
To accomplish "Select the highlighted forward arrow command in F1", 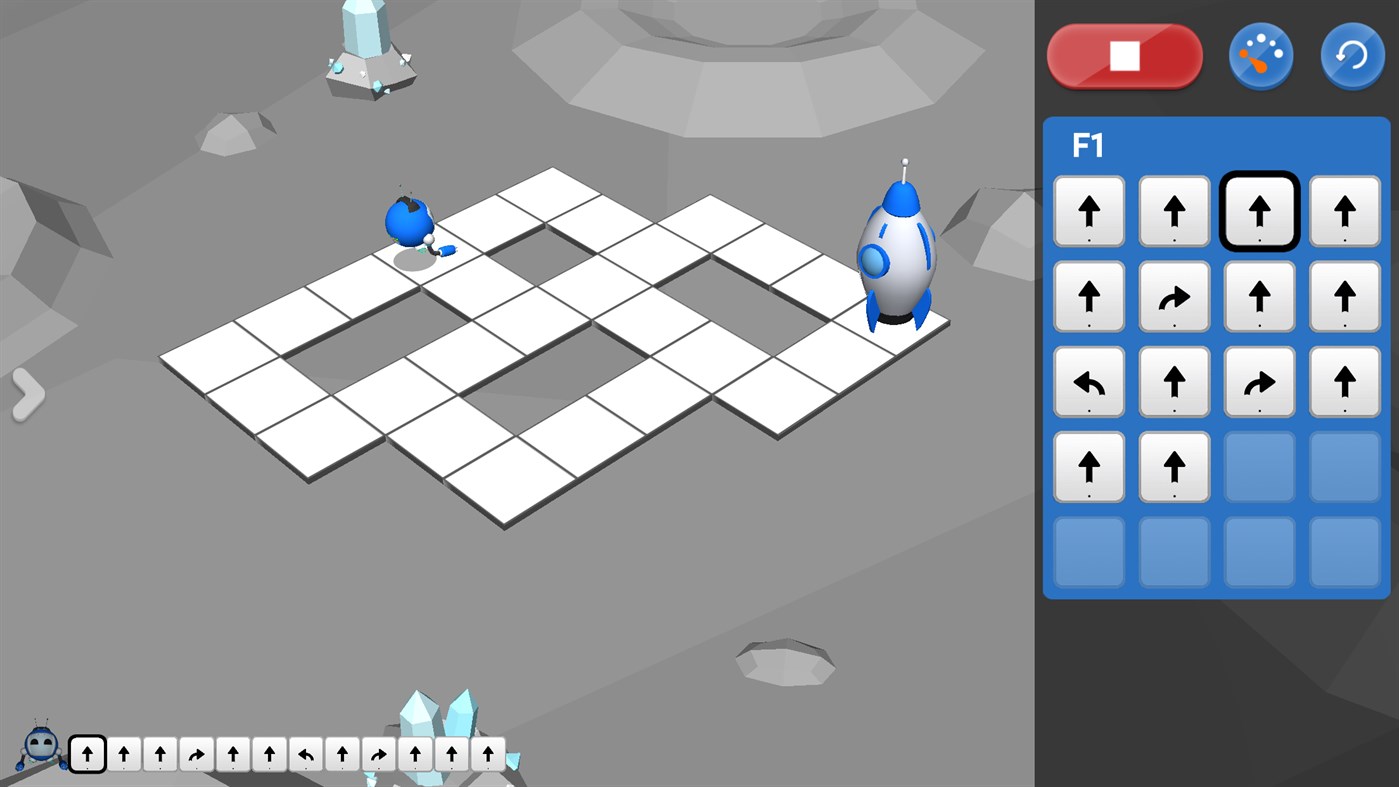I will click(x=1259, y=211).
